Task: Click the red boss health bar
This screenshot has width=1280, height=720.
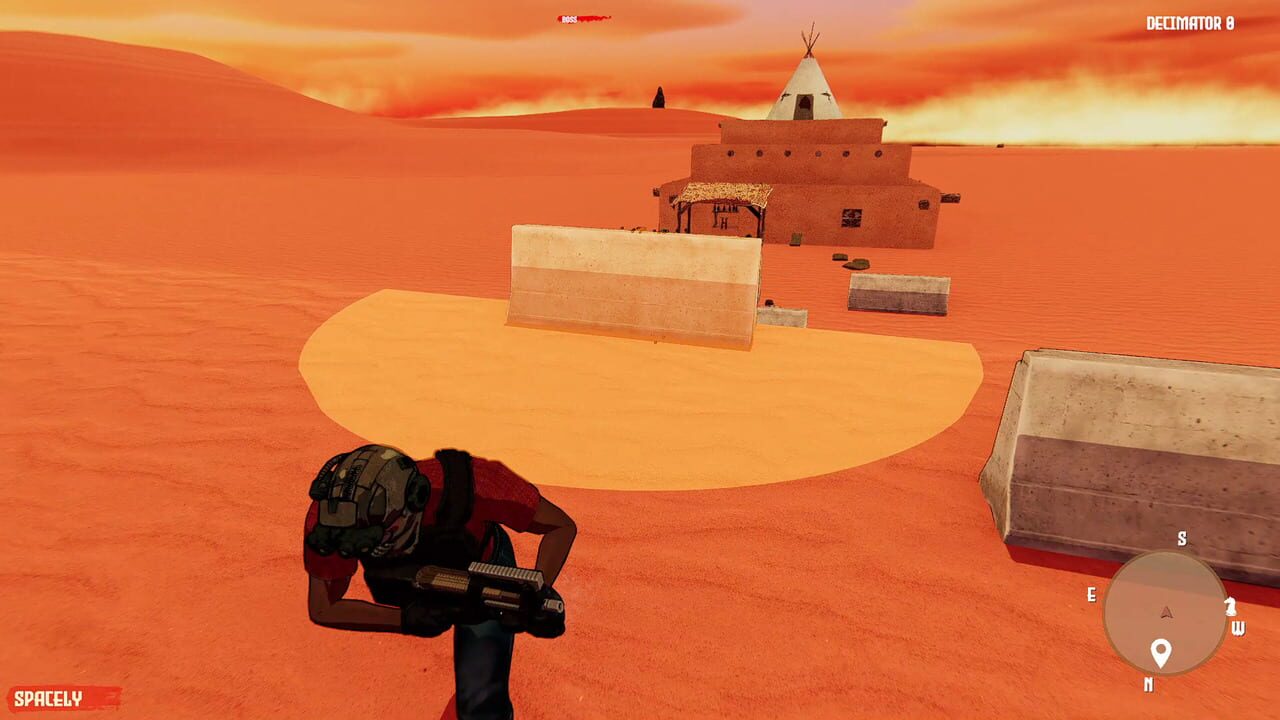Action: point(595,18)
